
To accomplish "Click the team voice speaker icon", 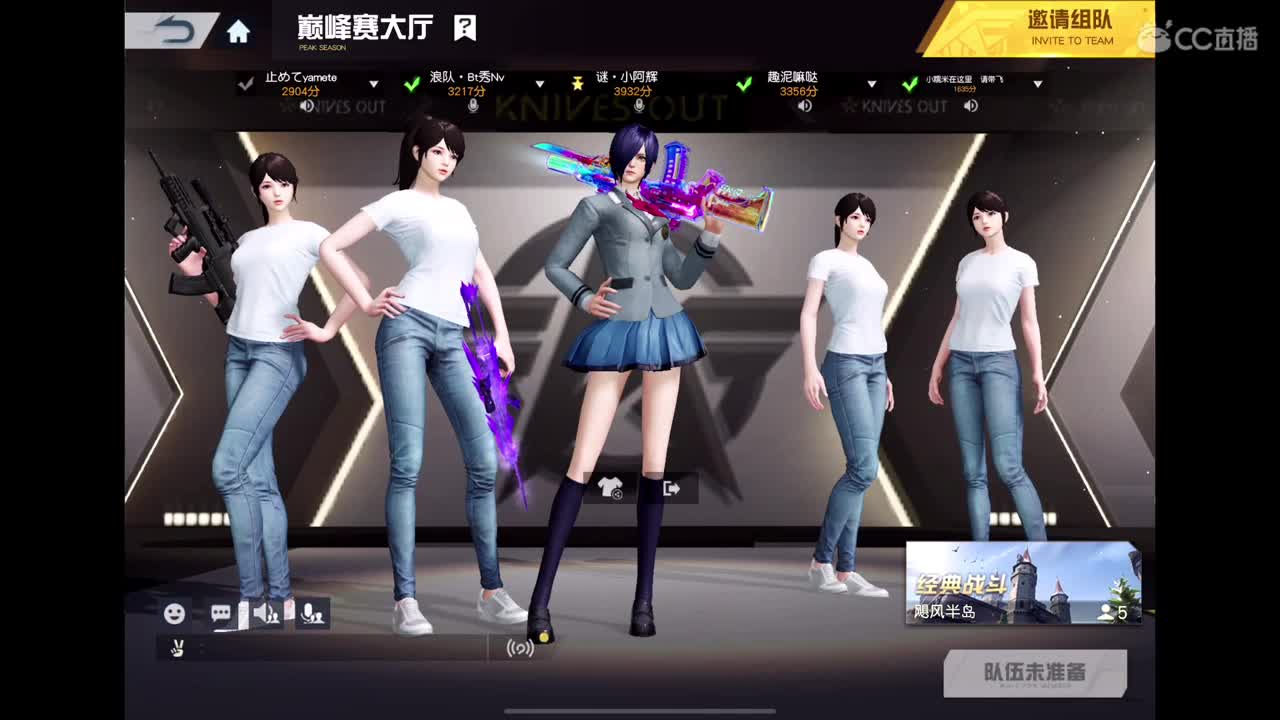I will [266, 613].
